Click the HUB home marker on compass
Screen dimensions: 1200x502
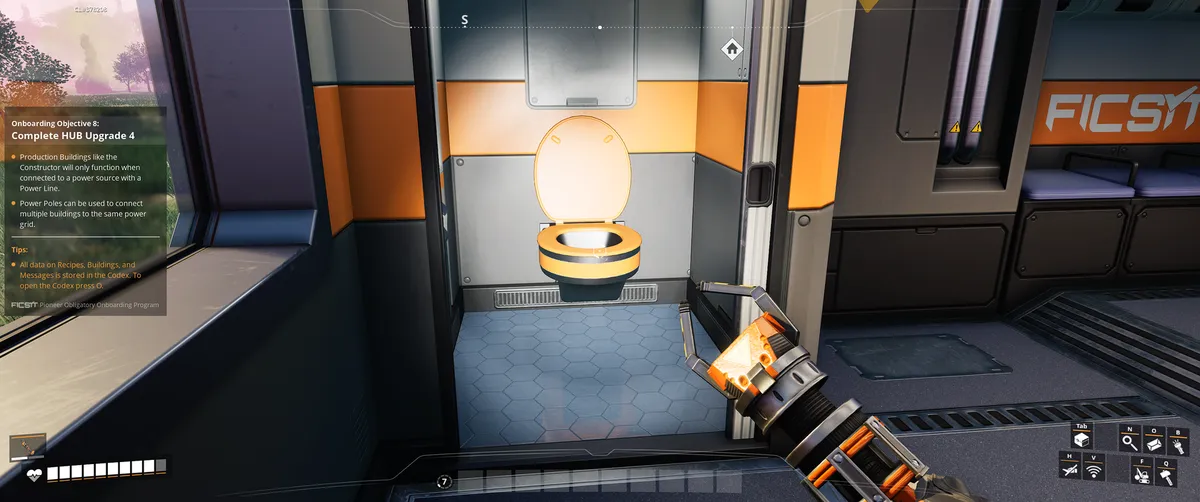[731, 48]
